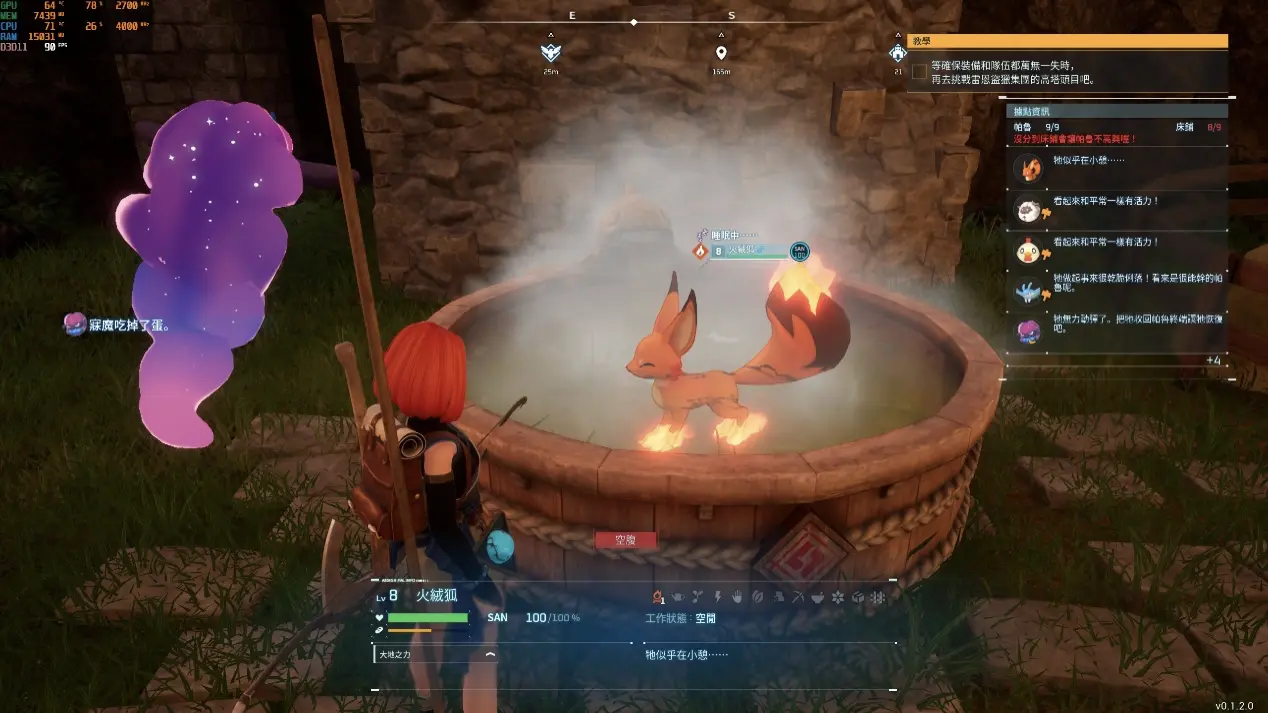Click the kindling flame work suitability icon
This screenshot has height=713, width=1268.
[658, 597]
